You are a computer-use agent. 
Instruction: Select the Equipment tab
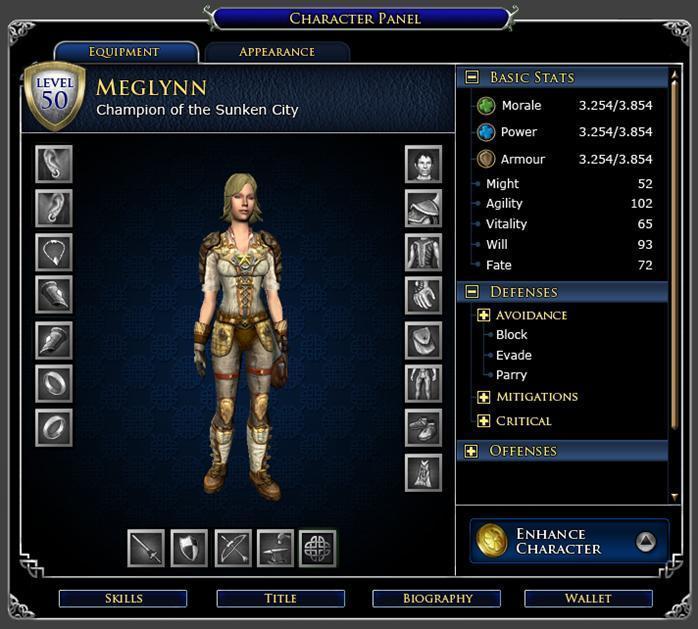125,52
